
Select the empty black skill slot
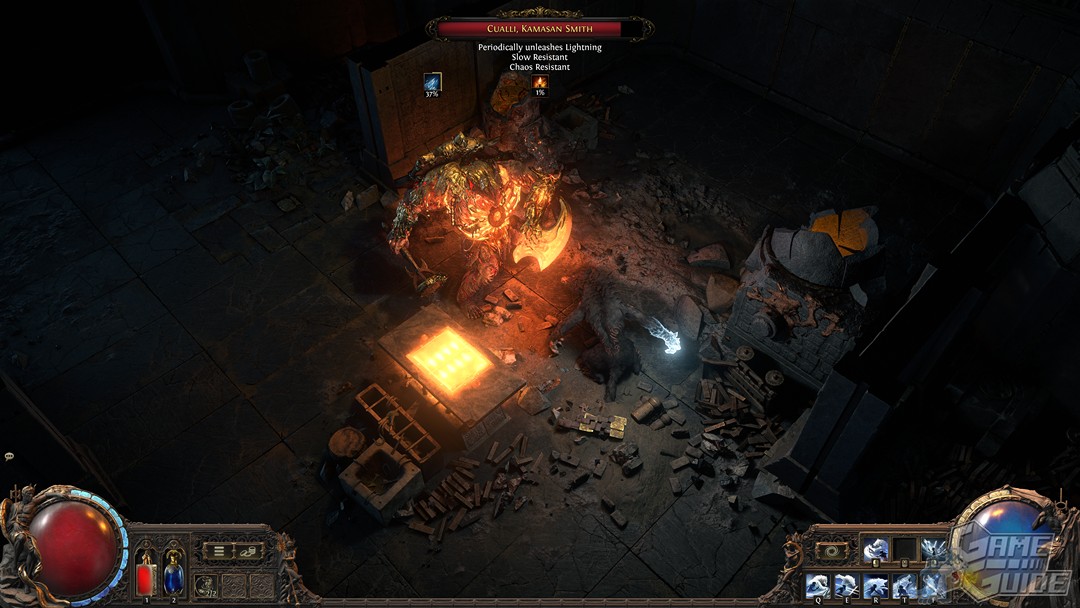(905, 549)
